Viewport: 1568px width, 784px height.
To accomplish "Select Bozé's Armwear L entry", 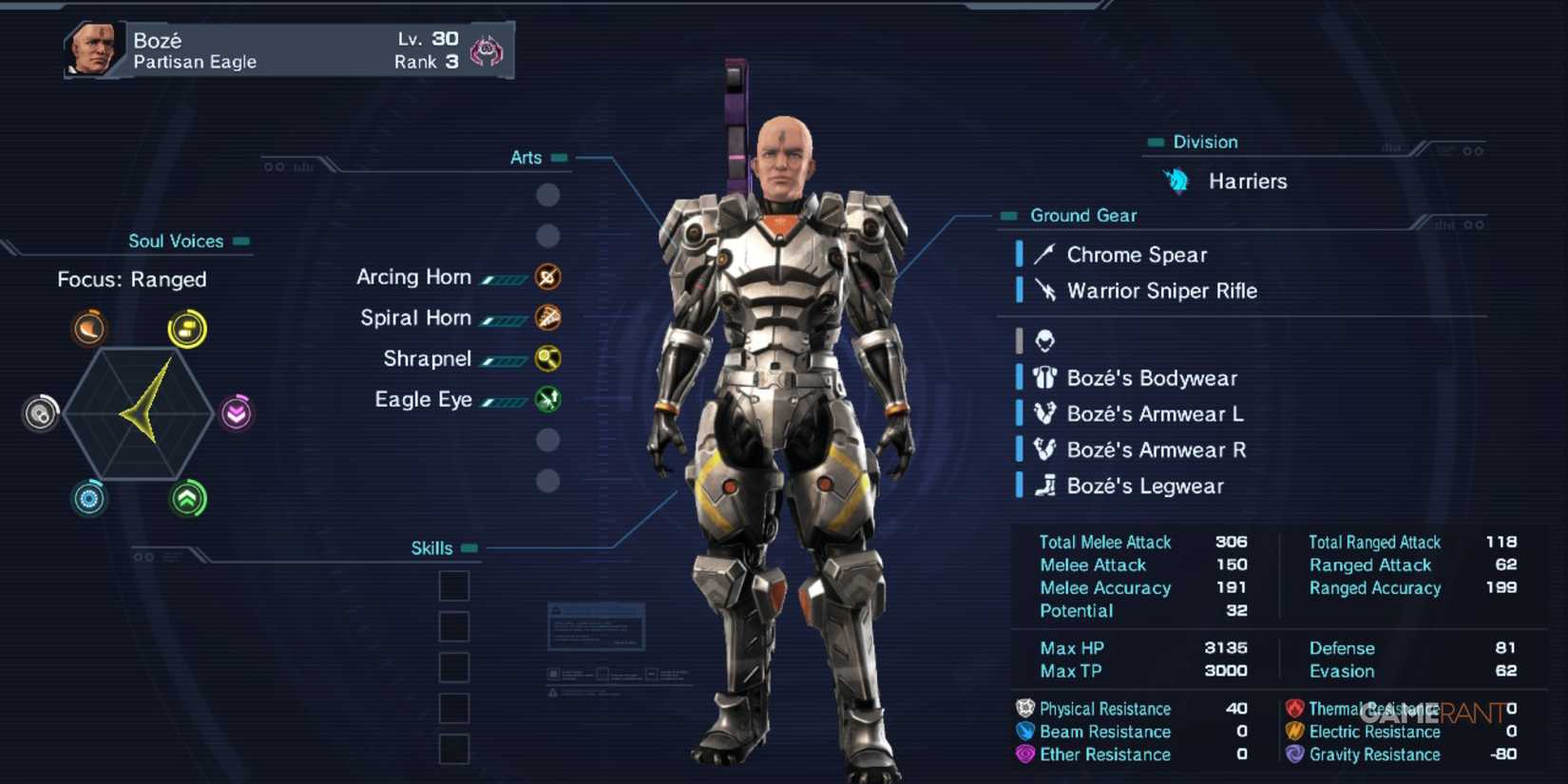I will (x=1155, y=413).
